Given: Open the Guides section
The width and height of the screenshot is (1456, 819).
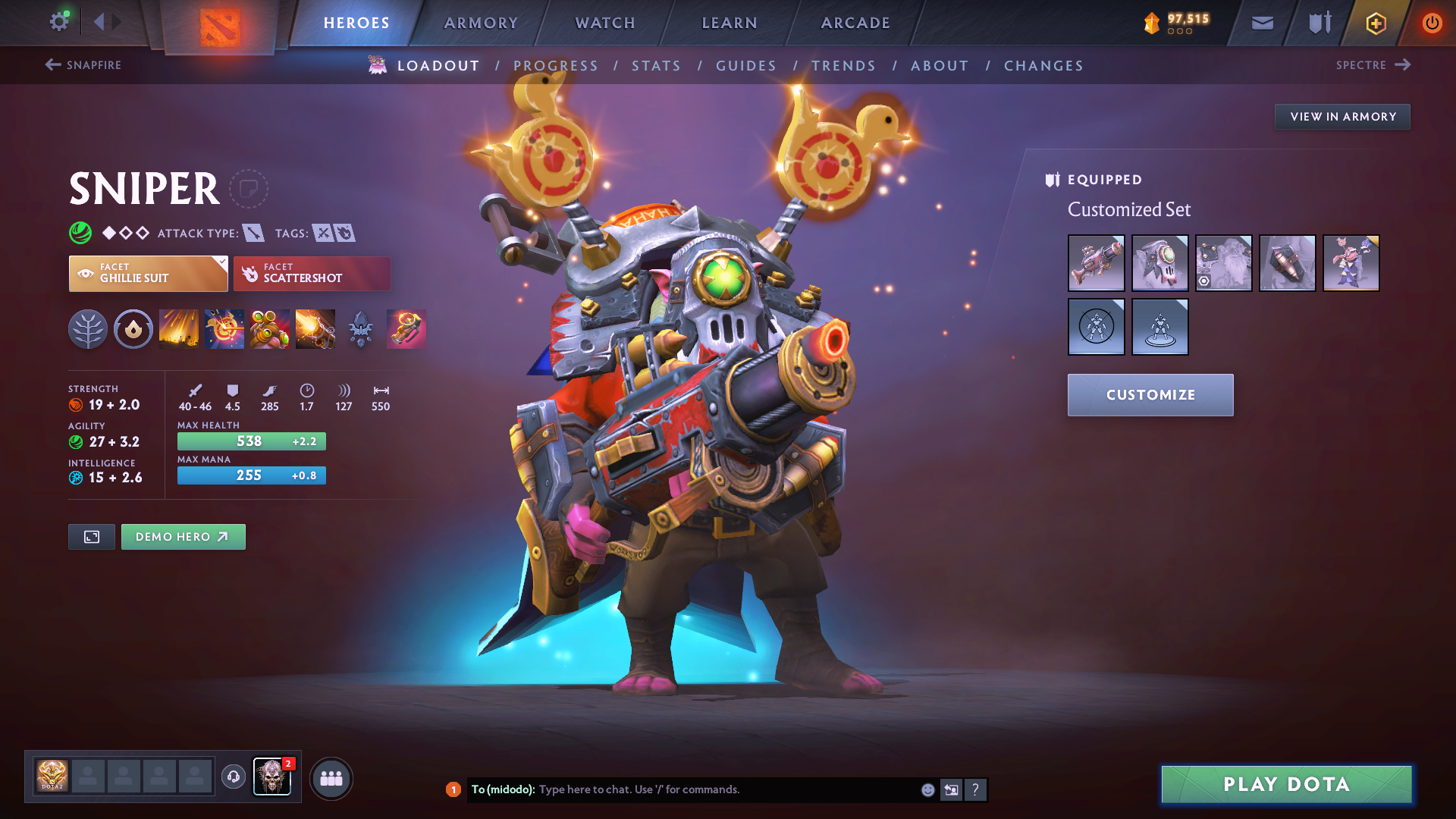Looking at the screenshot, I should pos(746,66).
